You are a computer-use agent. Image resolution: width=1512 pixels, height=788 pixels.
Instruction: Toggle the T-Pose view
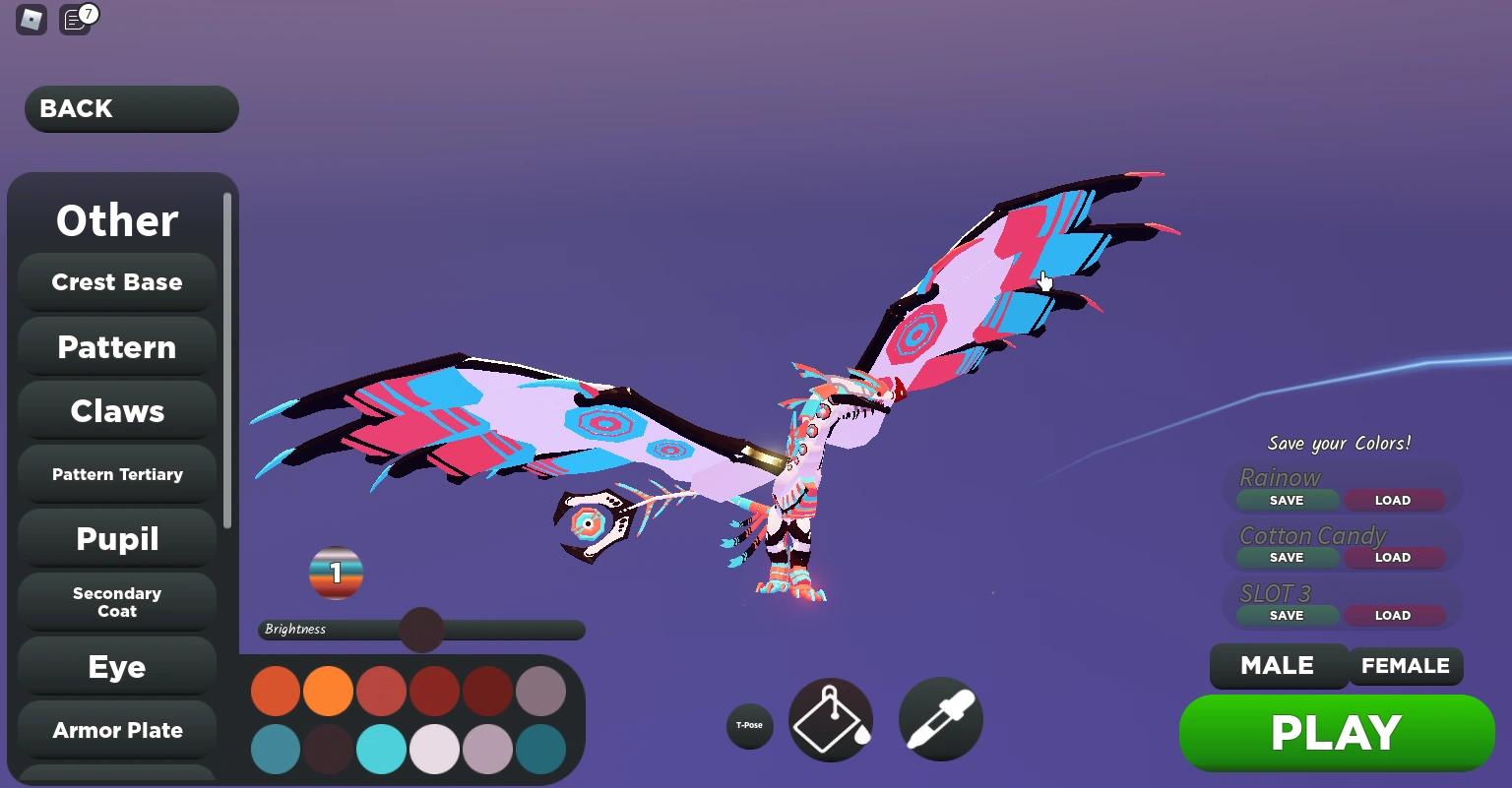pos(749,726)
